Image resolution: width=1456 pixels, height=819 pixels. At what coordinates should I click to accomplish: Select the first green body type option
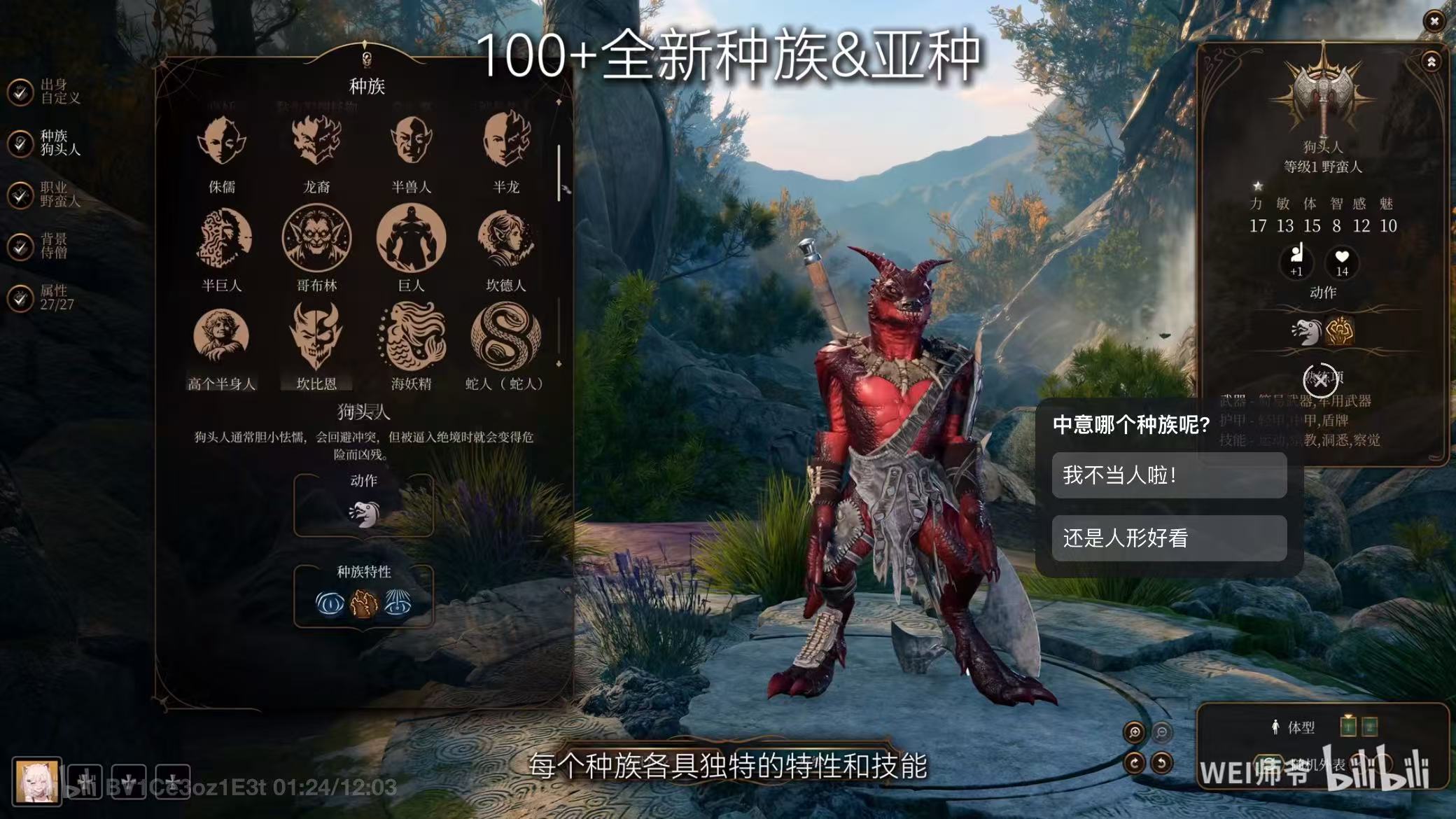(x=1348, y=726)
